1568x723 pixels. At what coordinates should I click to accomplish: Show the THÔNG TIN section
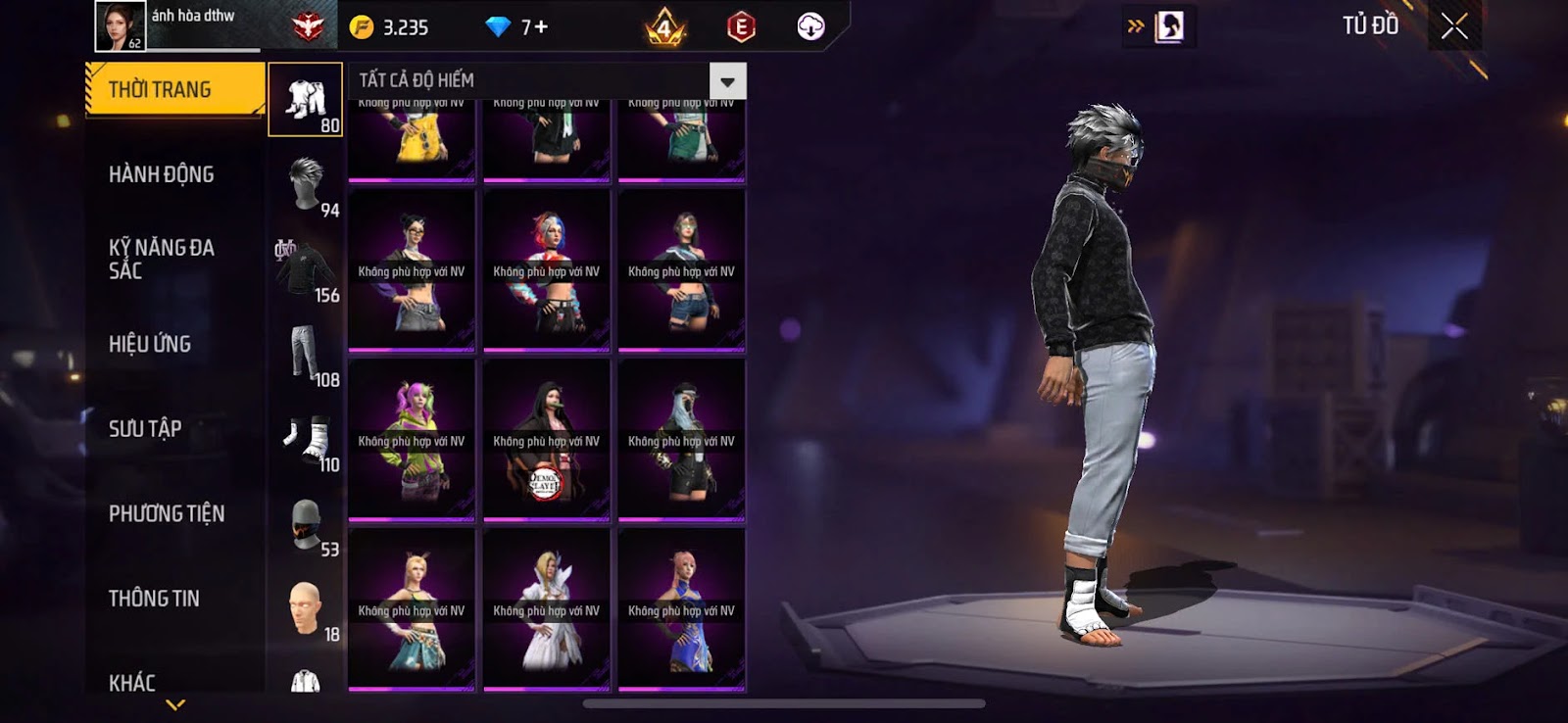154,599
